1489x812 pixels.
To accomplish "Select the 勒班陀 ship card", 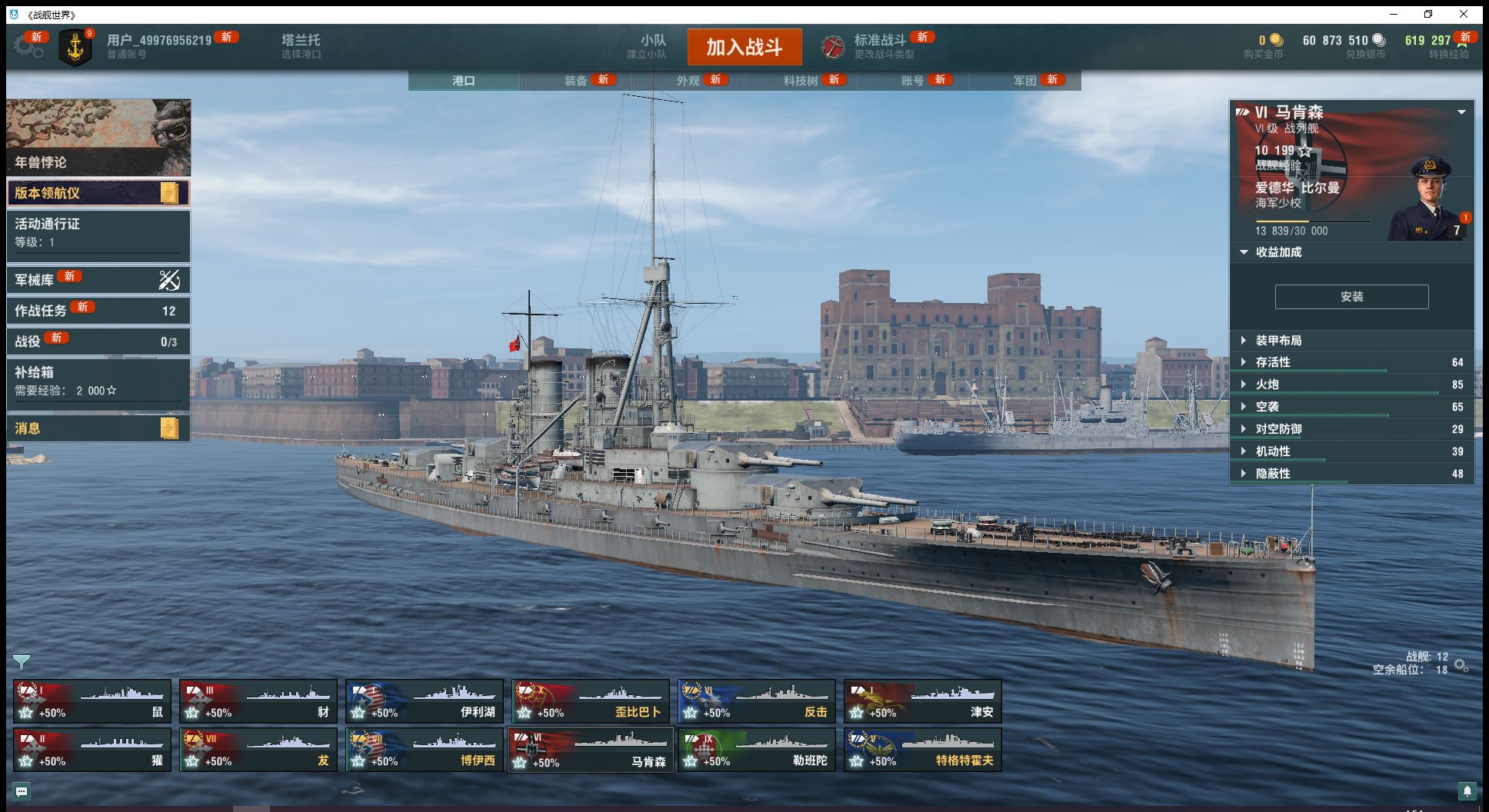I will coord(756,750).
